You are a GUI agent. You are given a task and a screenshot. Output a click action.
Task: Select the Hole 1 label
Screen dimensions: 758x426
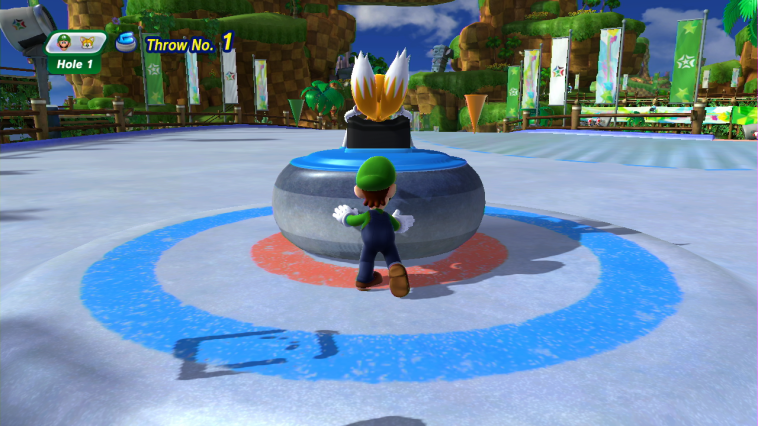coord(71,62)
